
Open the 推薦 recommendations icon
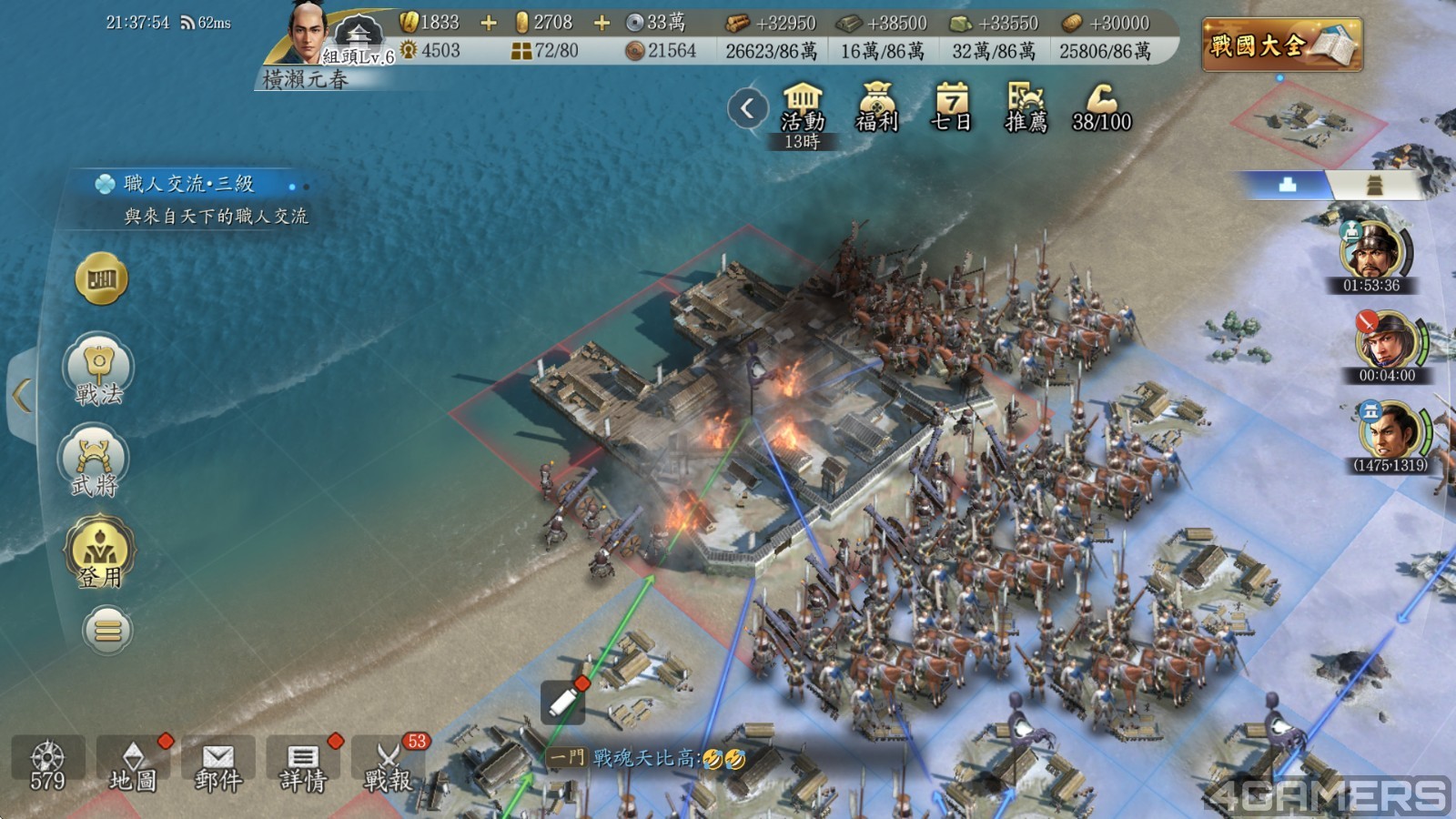point(1026,108)
